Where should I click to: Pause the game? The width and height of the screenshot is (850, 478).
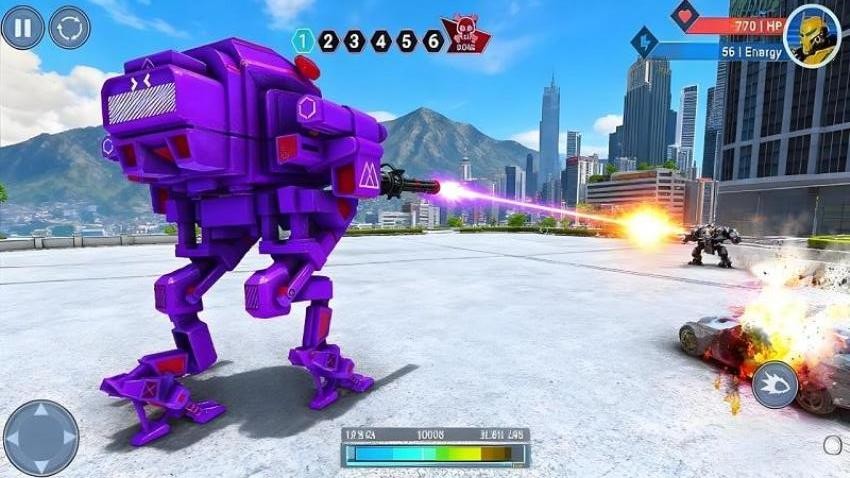point(22,27)
